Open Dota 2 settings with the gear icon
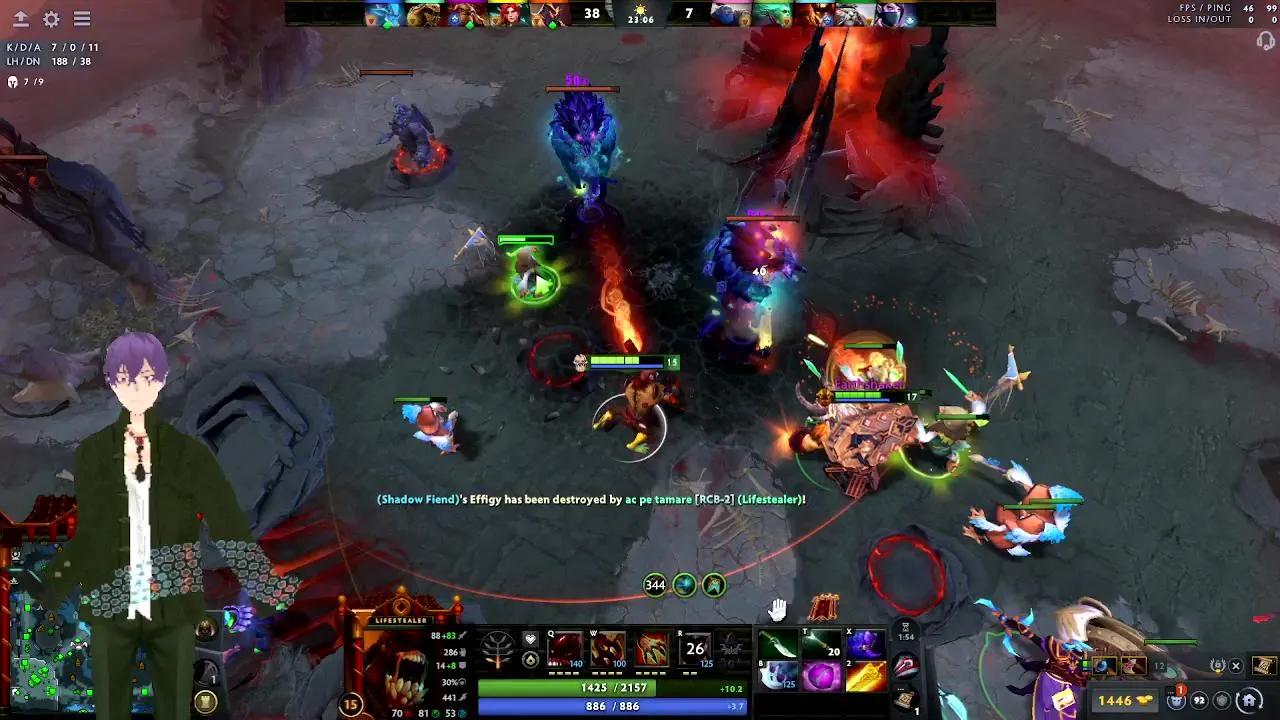 click(50, 18)
